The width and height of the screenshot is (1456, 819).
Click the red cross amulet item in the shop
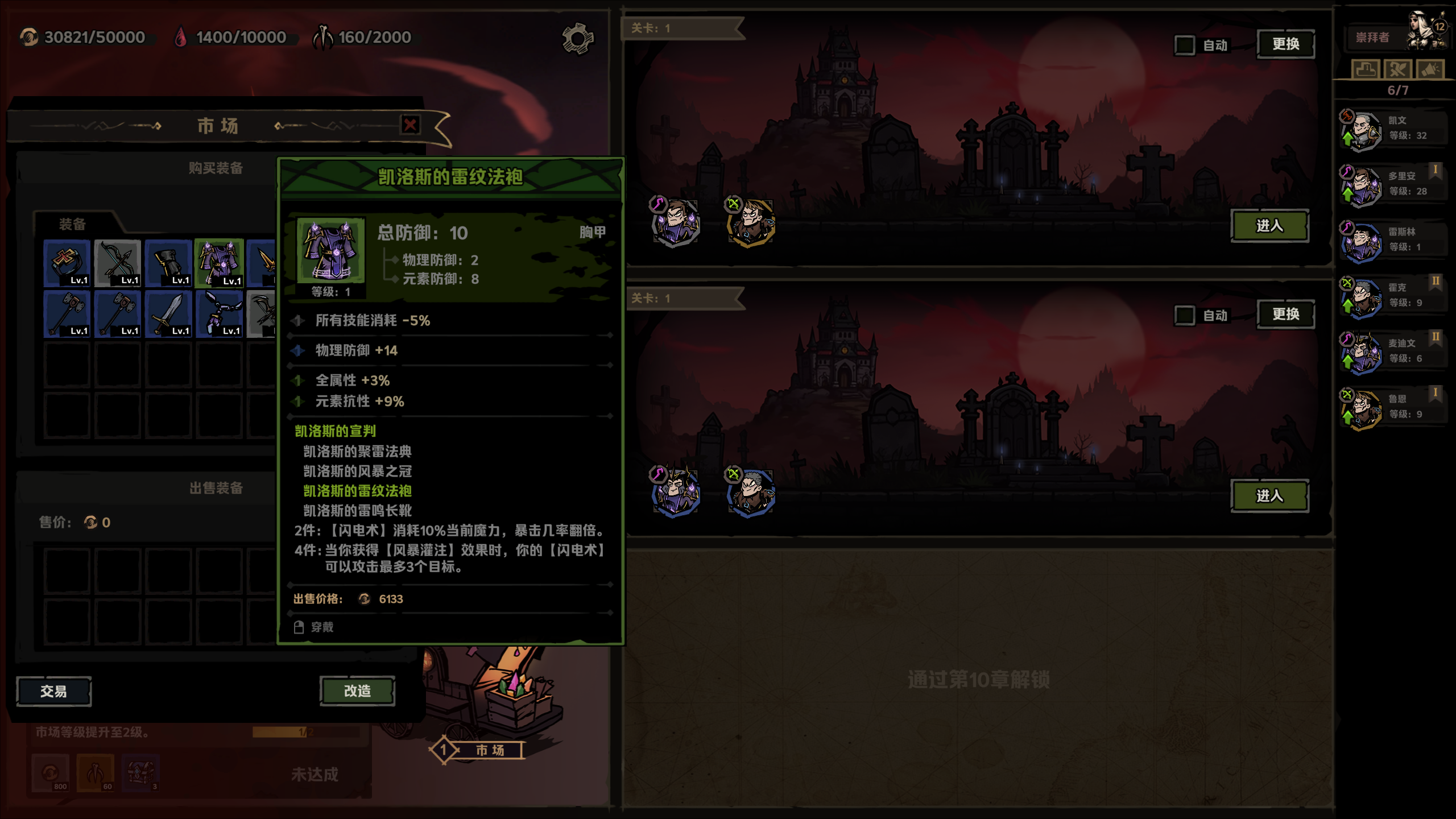pyautogui.click(x=67, y=262)
